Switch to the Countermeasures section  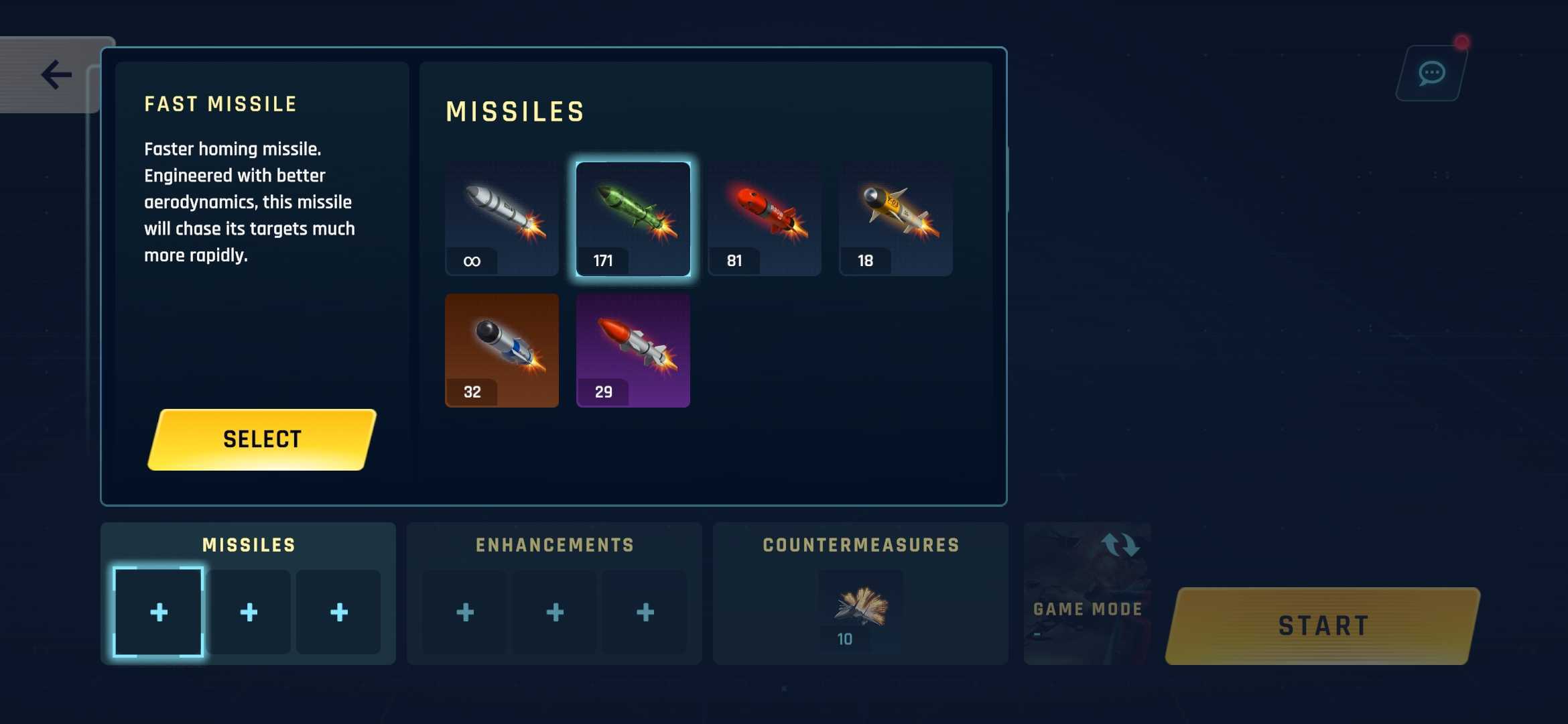[x=860, y=544]
